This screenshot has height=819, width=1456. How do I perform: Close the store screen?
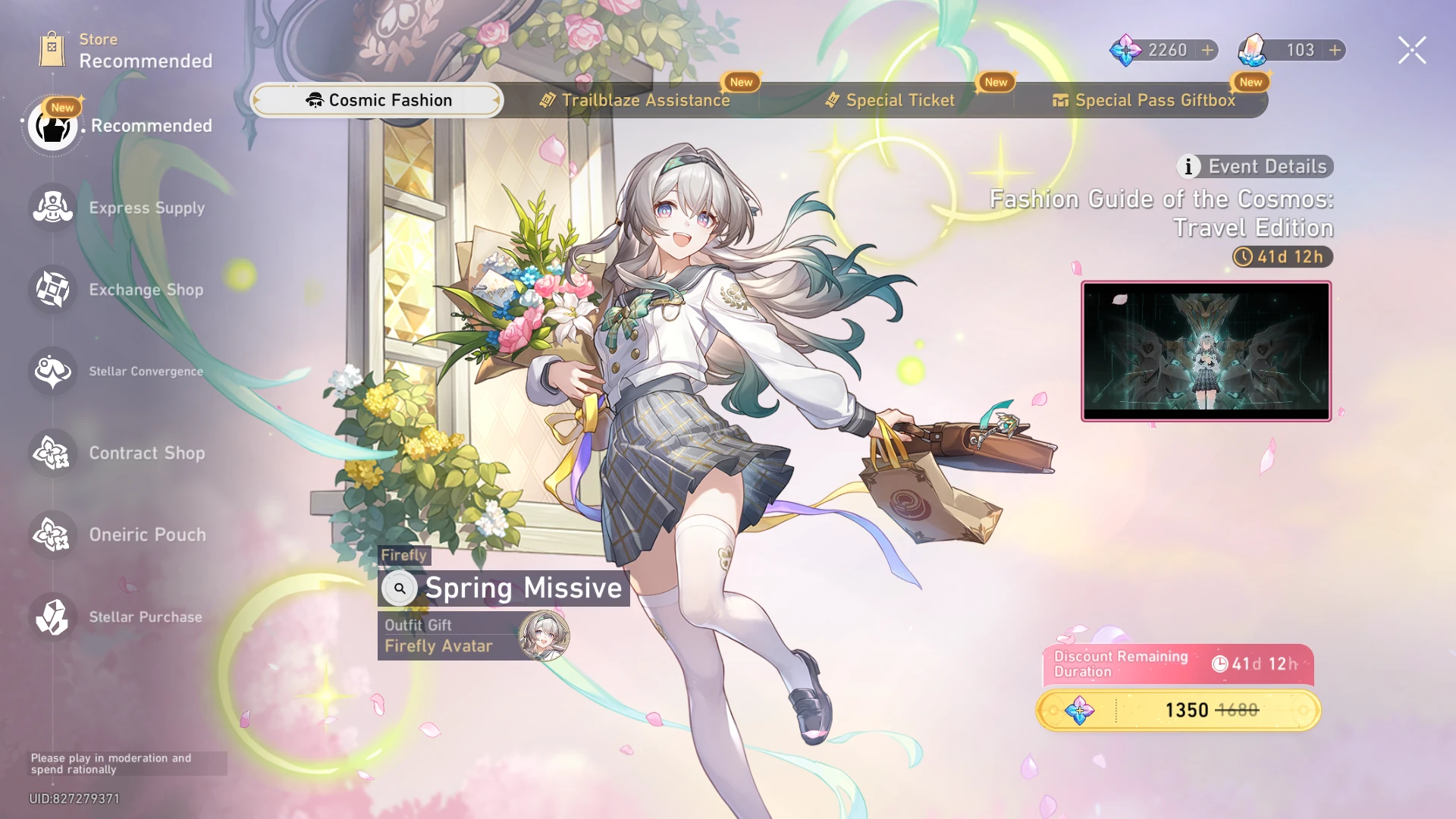(x=1411, y=49)
